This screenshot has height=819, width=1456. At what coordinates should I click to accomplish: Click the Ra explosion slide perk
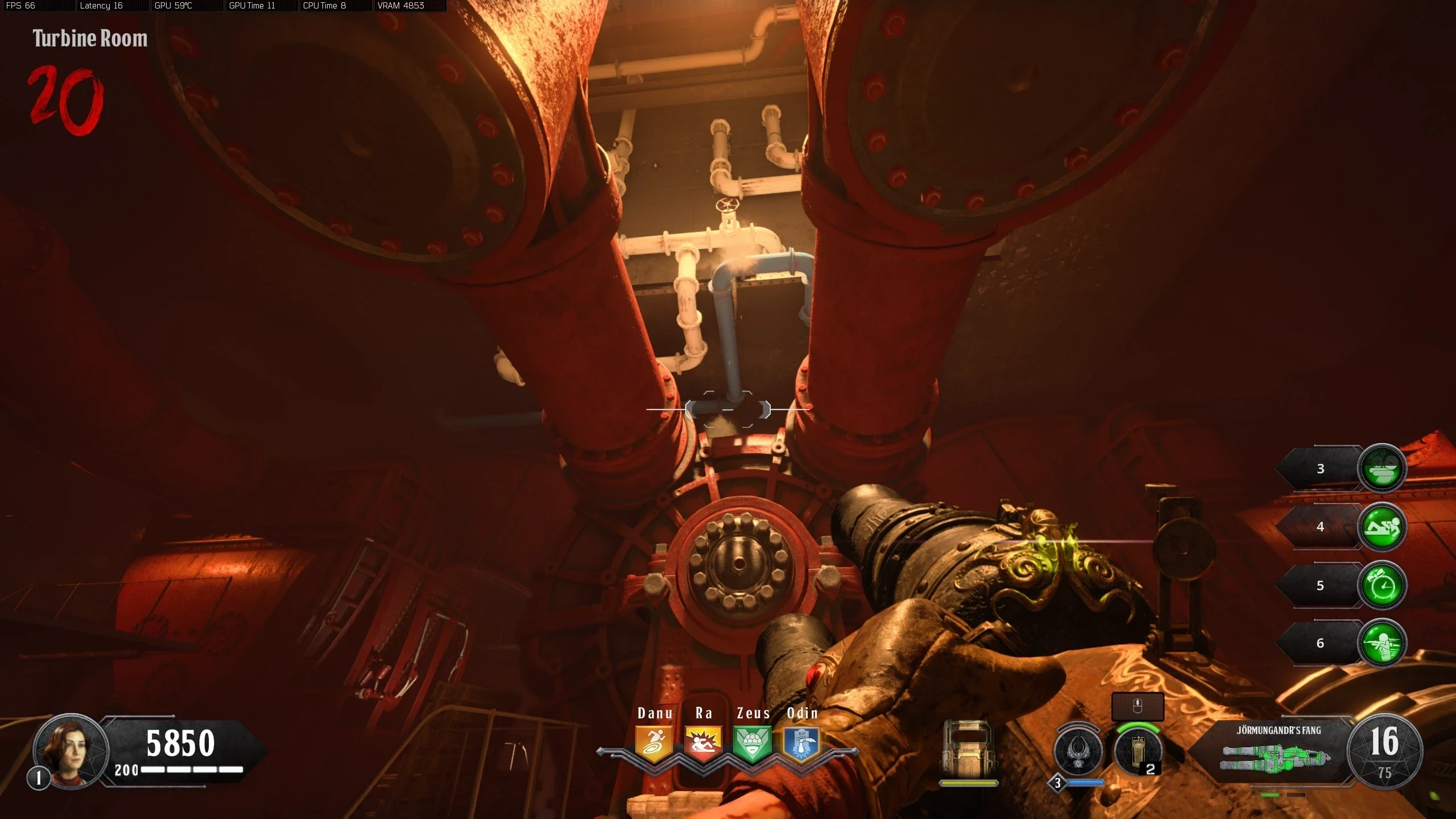703,743
